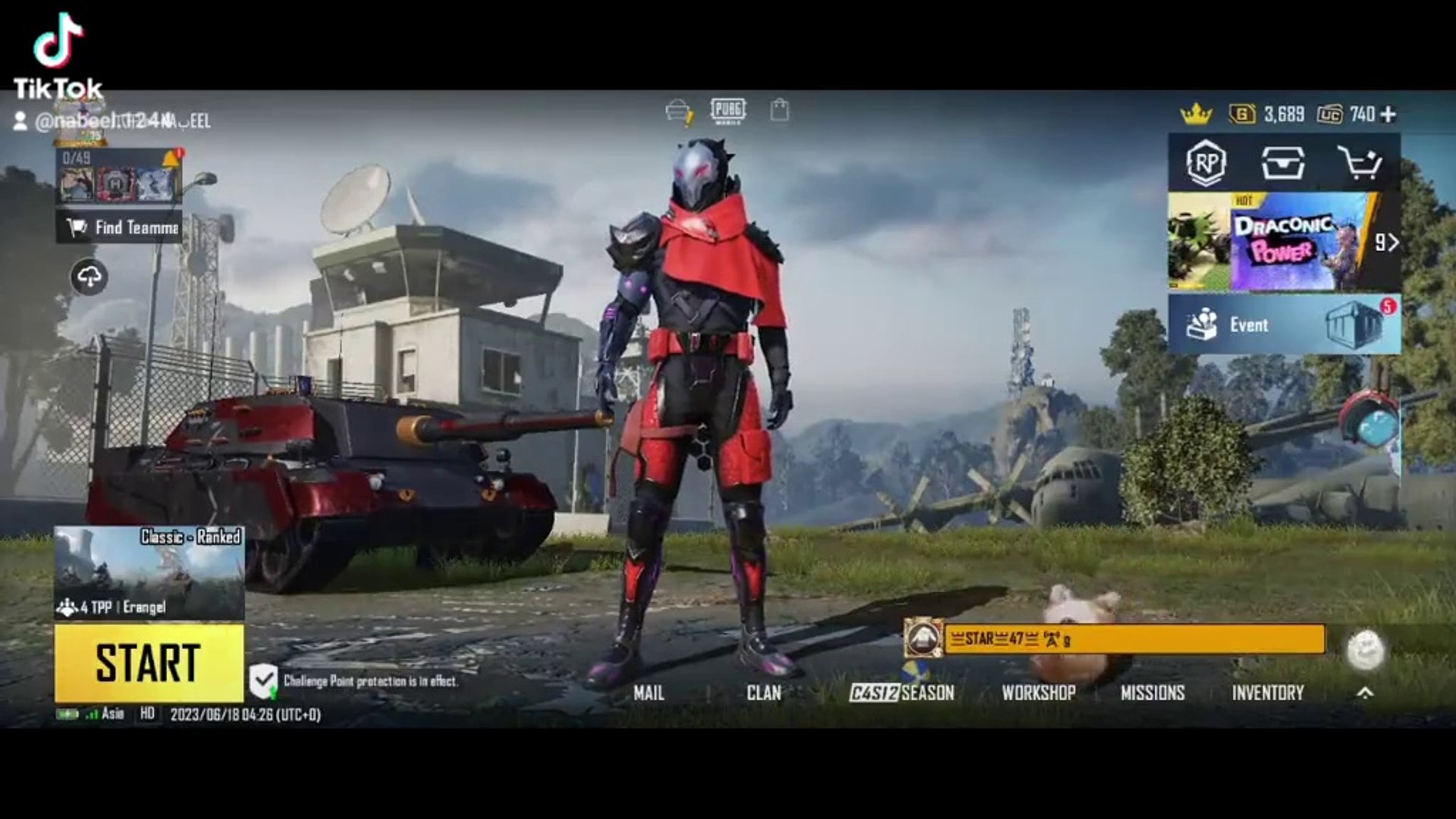Click the cloud download icon
1456x819 pixels.
tap(89, 277)
